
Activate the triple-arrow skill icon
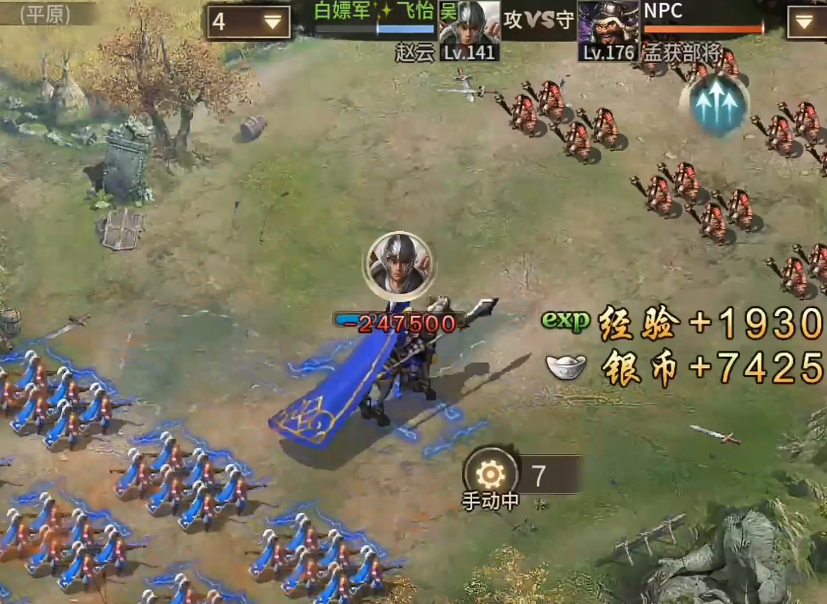click(714, 101)
